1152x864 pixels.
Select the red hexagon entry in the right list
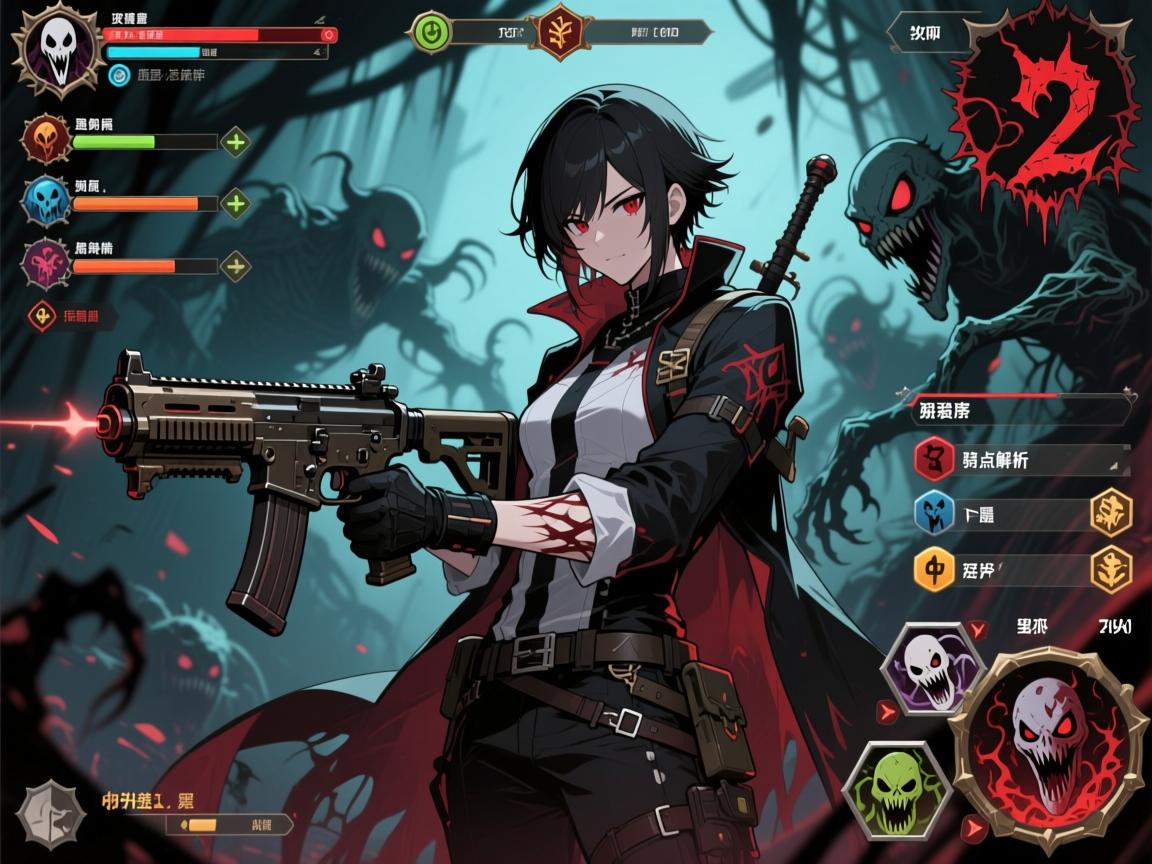click(x=935, y=460)
